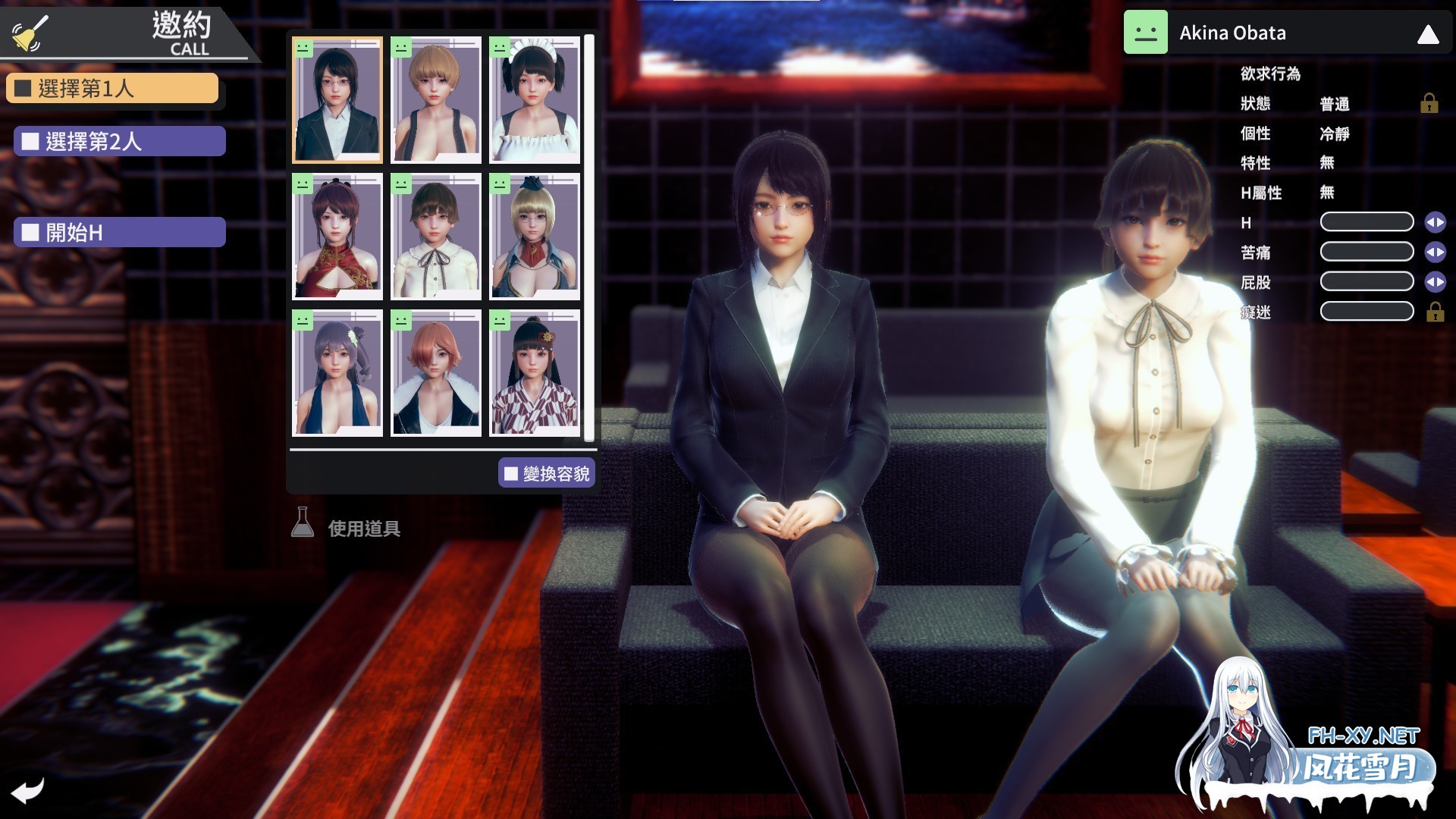
Task: Click the left arrow stepper on the 苦痛 gauge
Action: point(1429,252)
